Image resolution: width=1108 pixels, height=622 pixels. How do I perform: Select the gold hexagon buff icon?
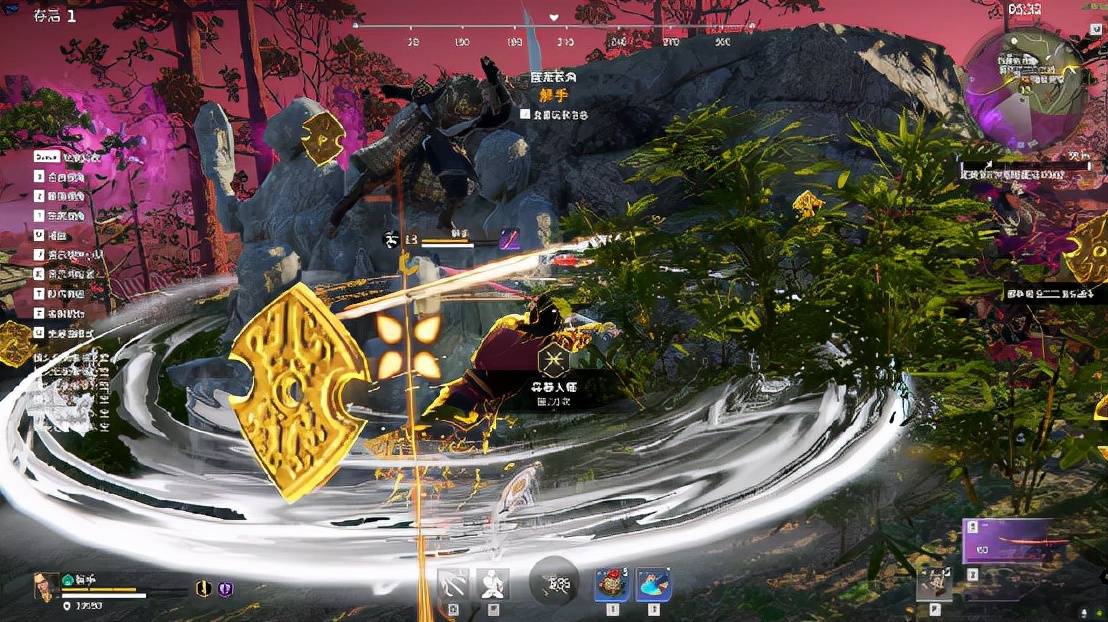(204, 589)
